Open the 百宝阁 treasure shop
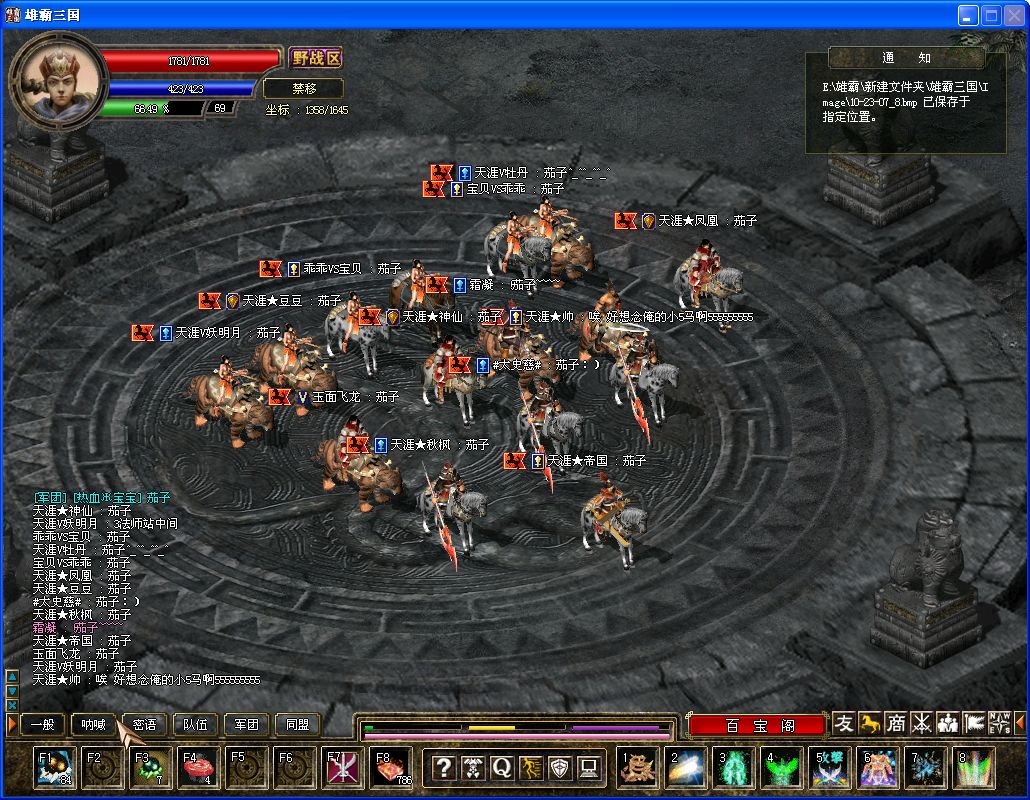The height and width of the screenshot is (800, 1030). 757,725
